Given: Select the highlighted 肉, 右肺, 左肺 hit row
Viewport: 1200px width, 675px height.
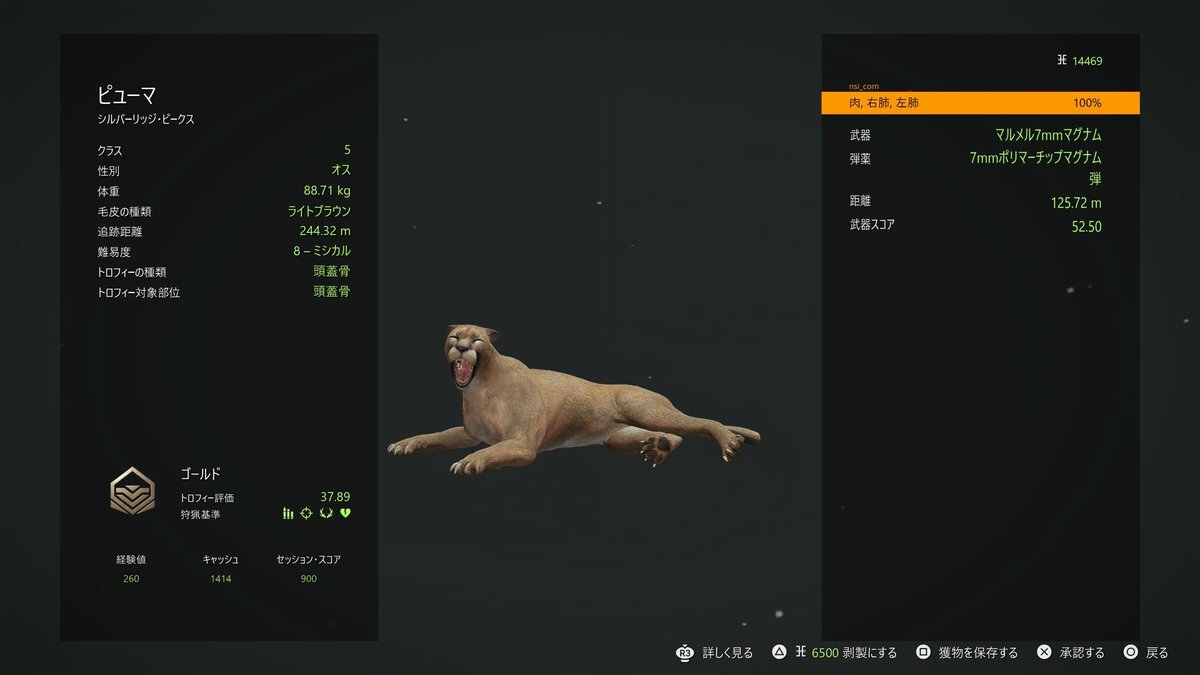Looking at the screenshot, I should [980, 103].
